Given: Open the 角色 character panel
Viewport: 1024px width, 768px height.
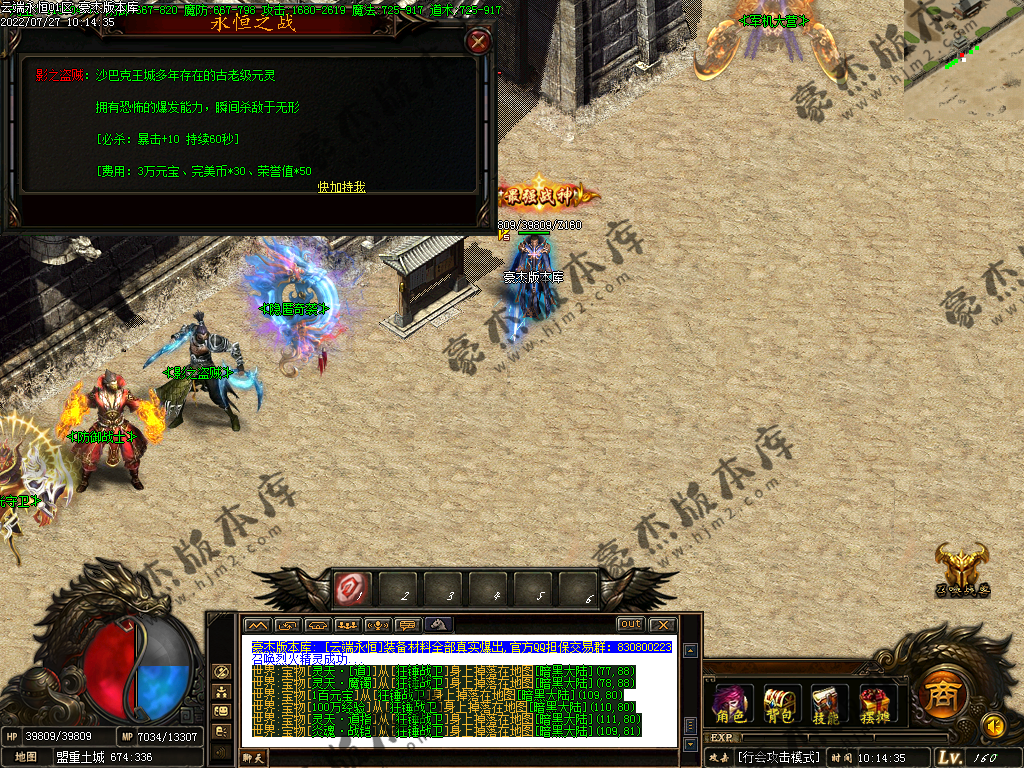Looking at the screenshot, I should [x=730, y=702].
